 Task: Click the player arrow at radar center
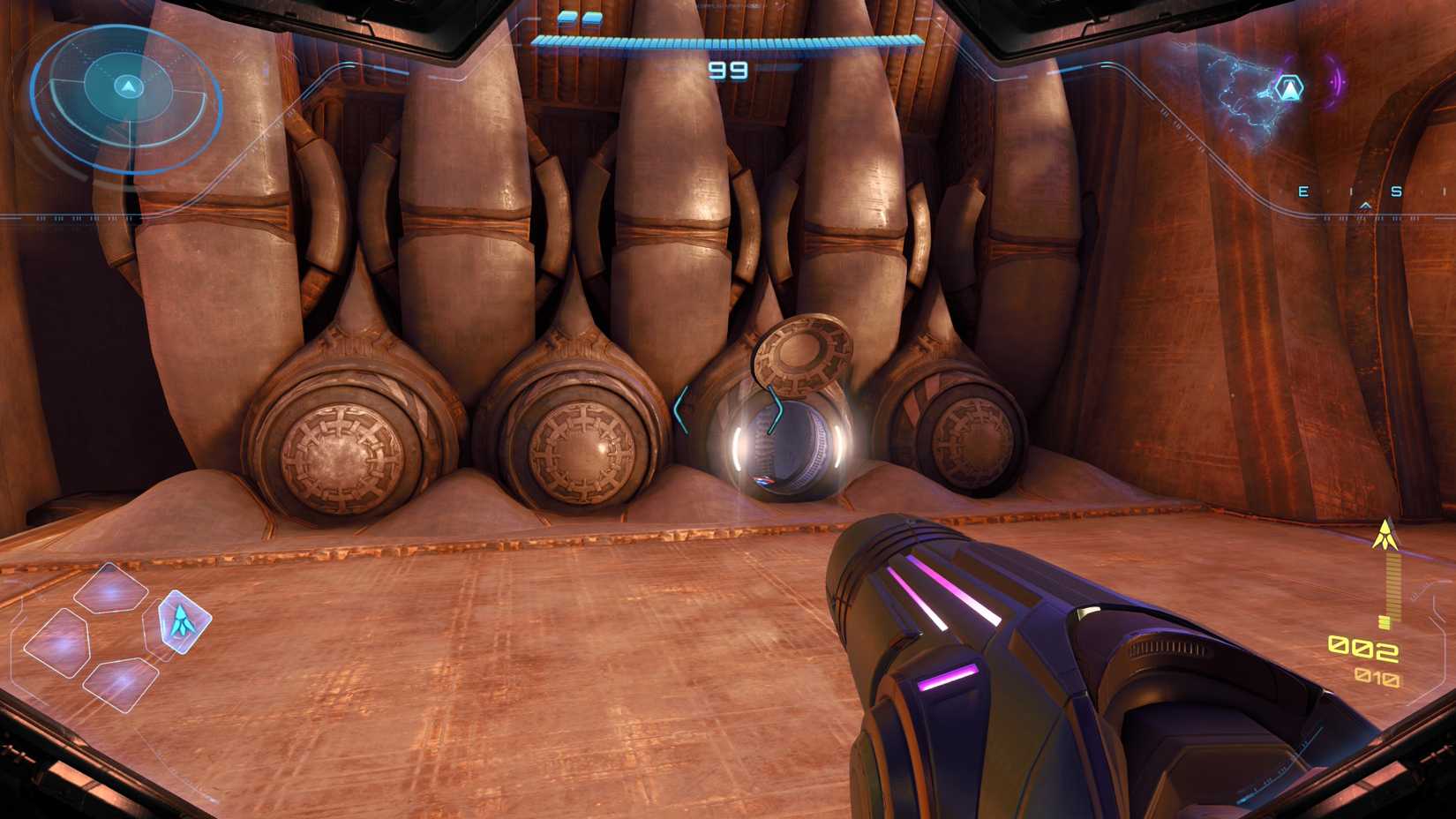[x=129, y=86]
